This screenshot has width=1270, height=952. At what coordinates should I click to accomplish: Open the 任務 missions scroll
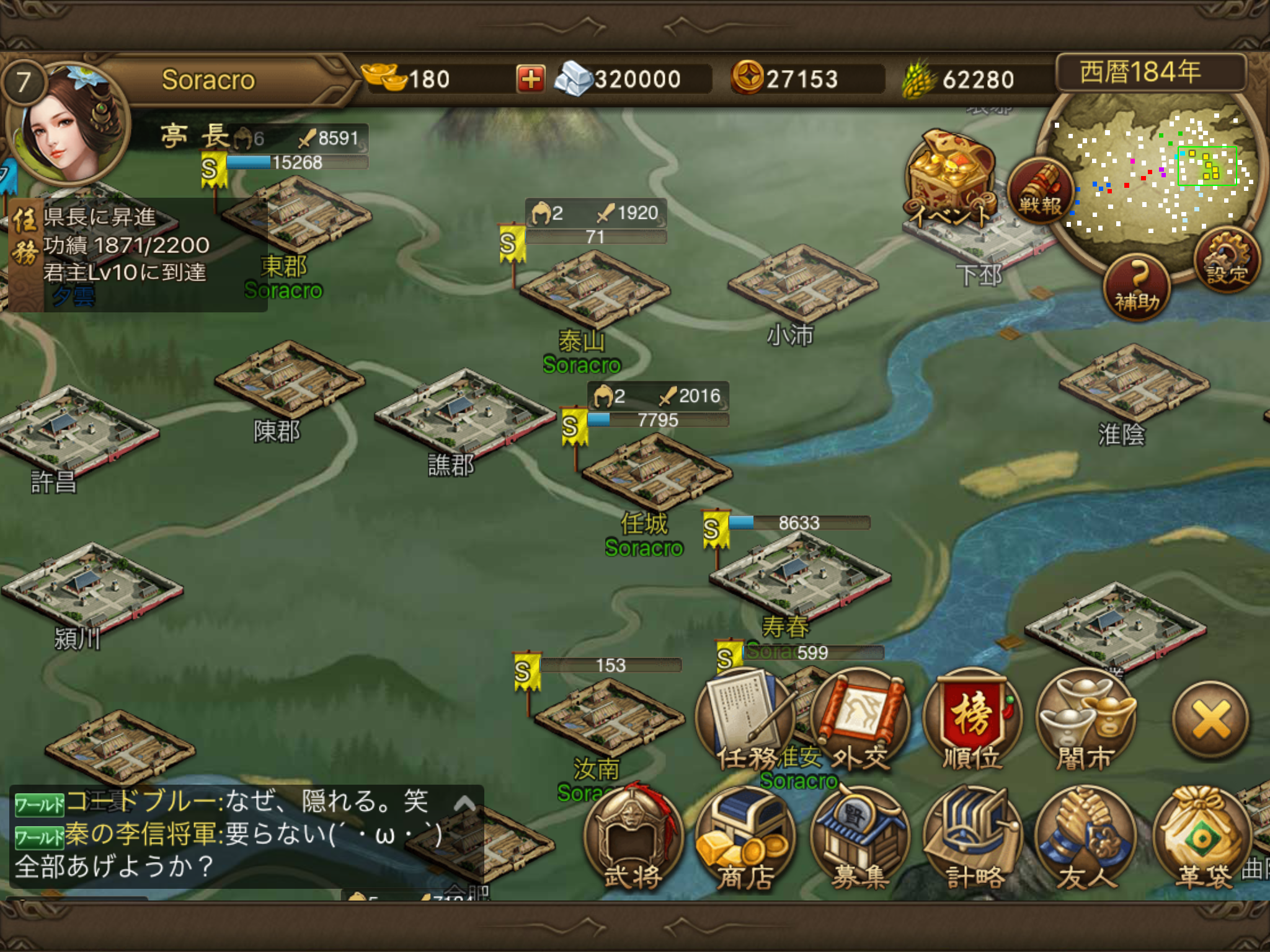pyautogui.click(x=745, y=719)
